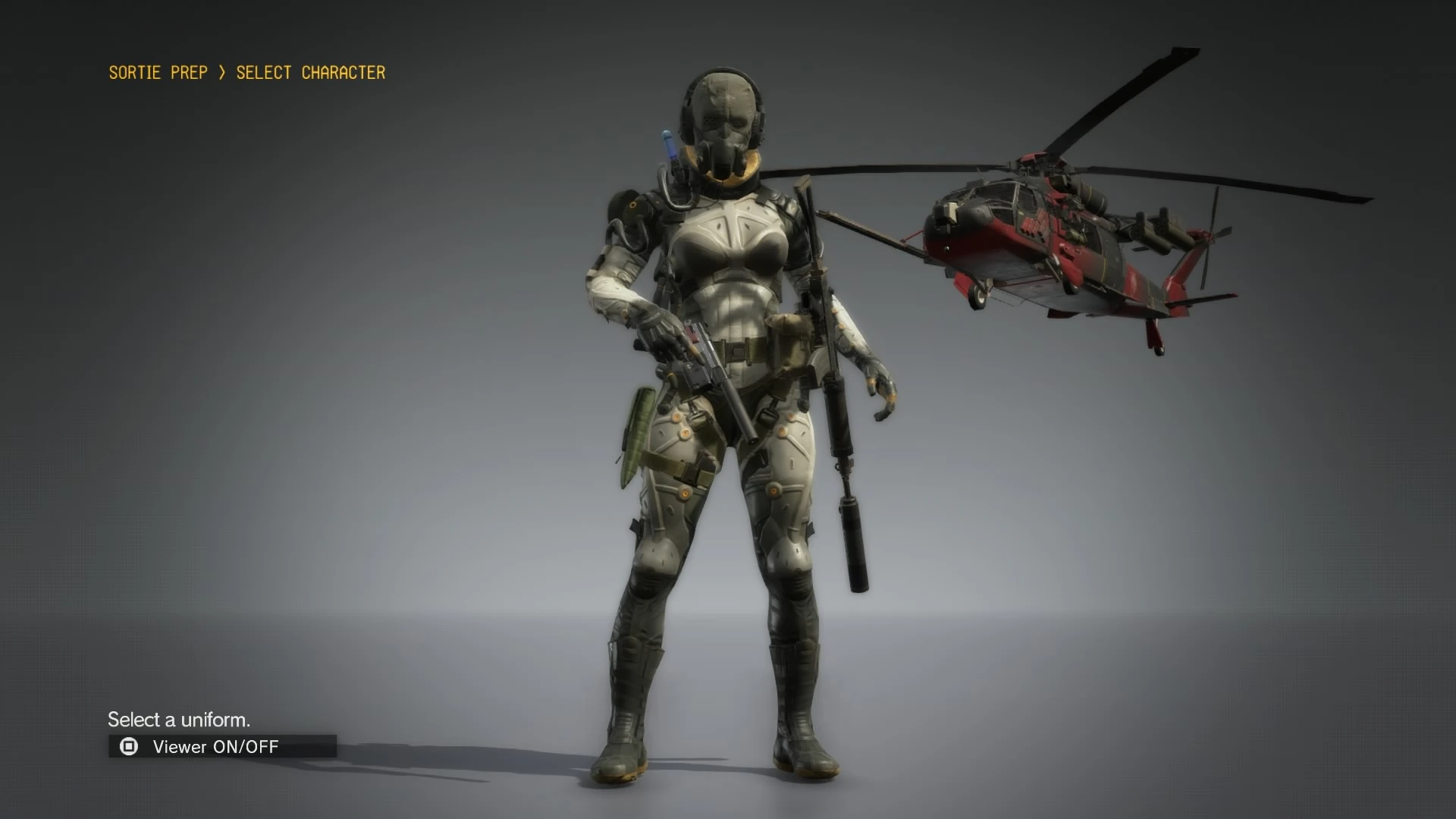Click the square controller button icon
The image size is (1456, 819).
[129, 747]
